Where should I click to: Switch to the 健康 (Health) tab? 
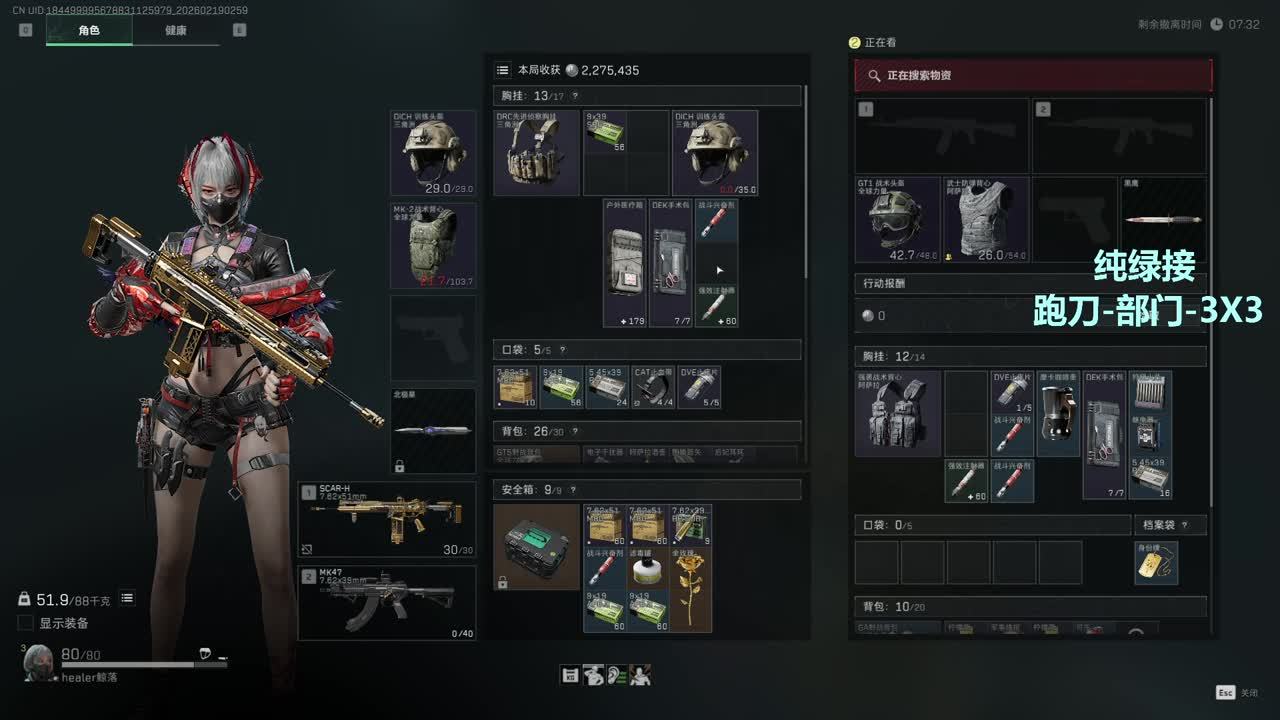point(175,30)
